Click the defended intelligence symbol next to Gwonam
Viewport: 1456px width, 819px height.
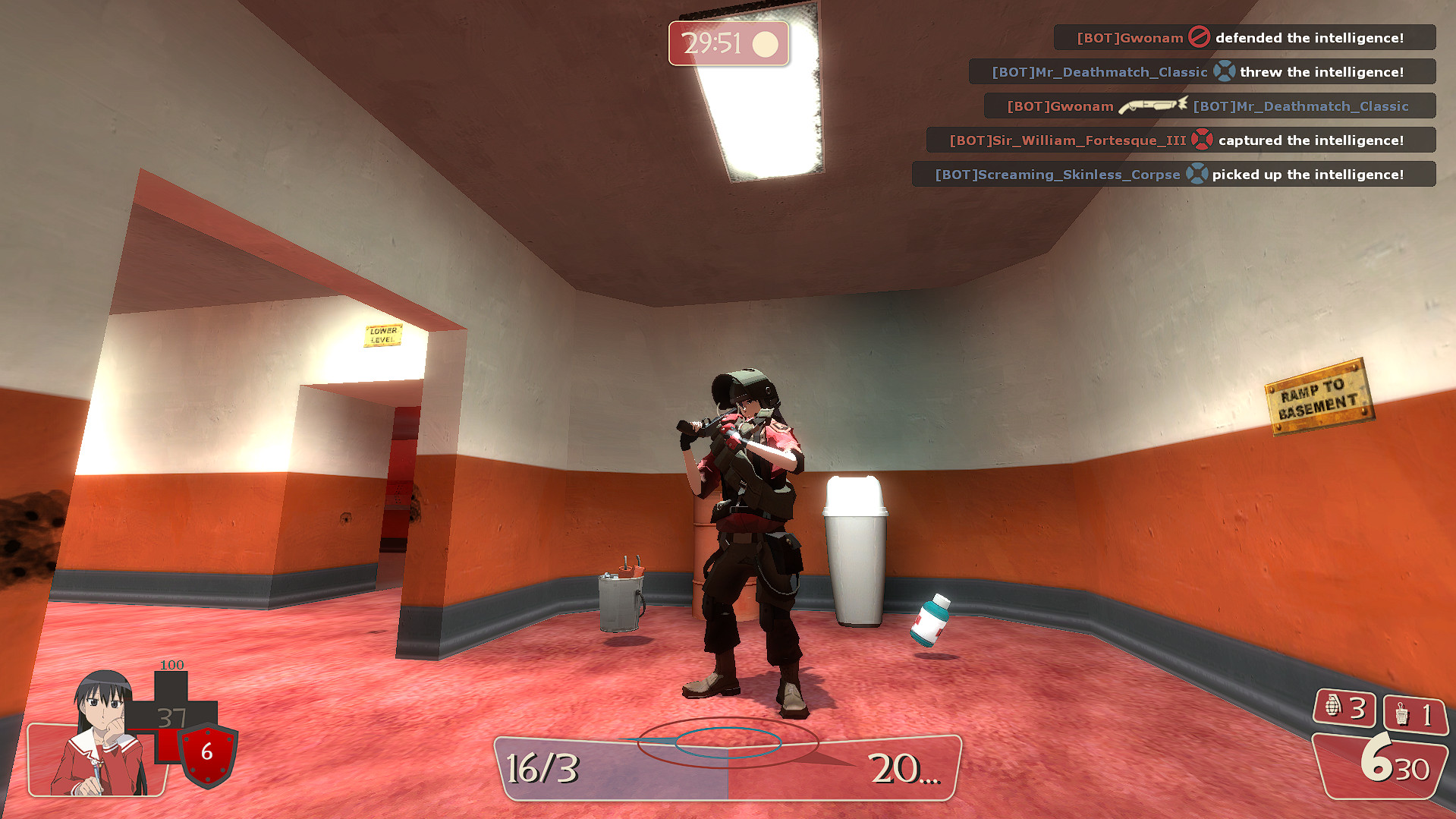pos(1200,37)
